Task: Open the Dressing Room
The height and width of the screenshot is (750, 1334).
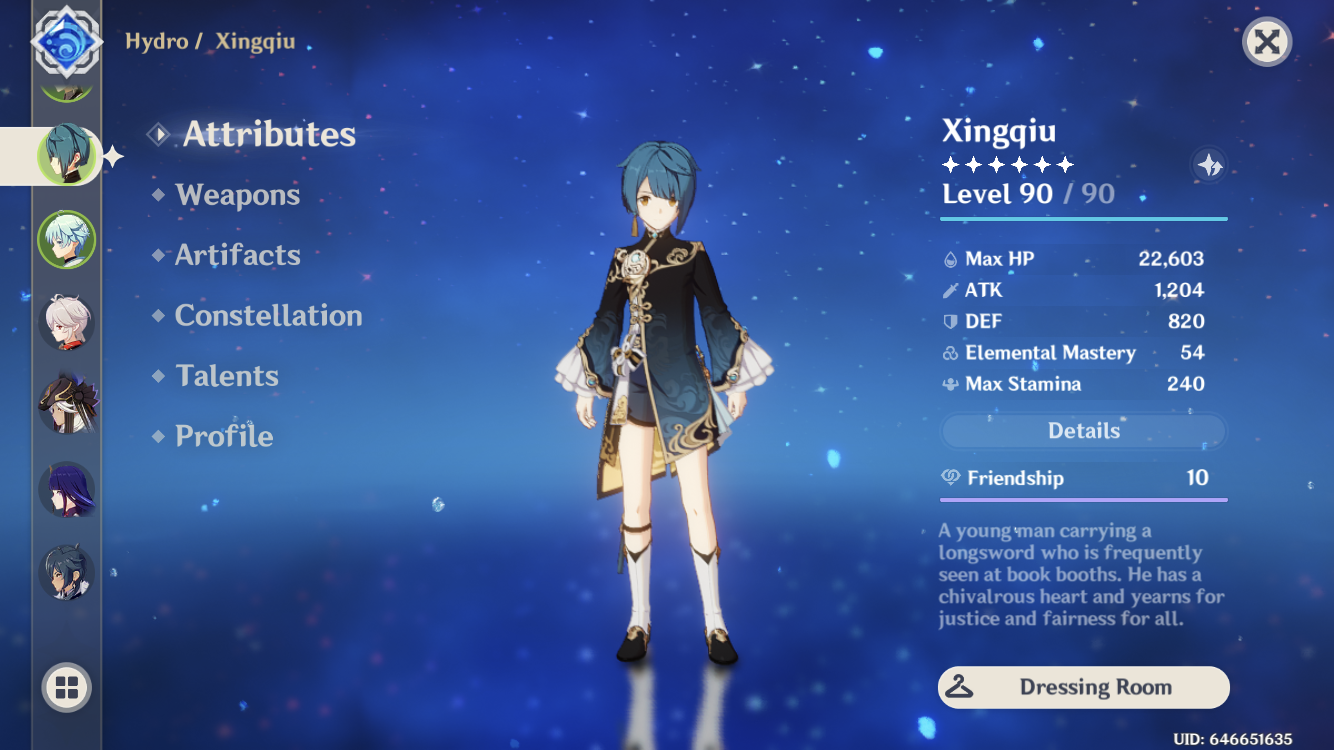Action: [x=1083, y=687]
